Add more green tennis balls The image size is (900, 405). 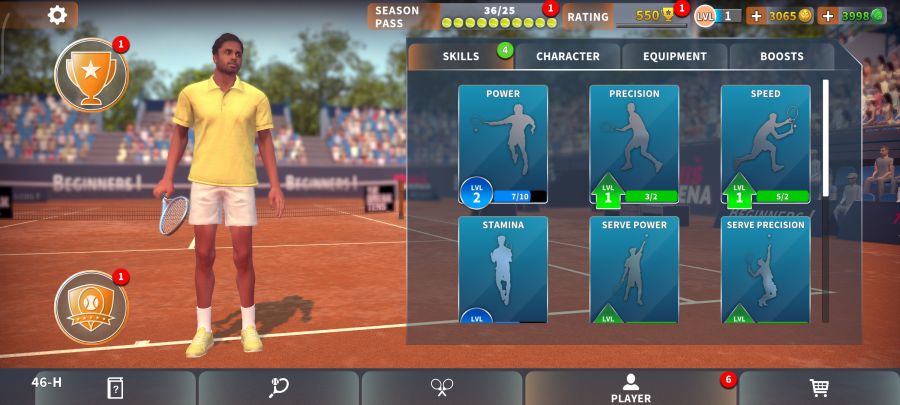point(827,16)
